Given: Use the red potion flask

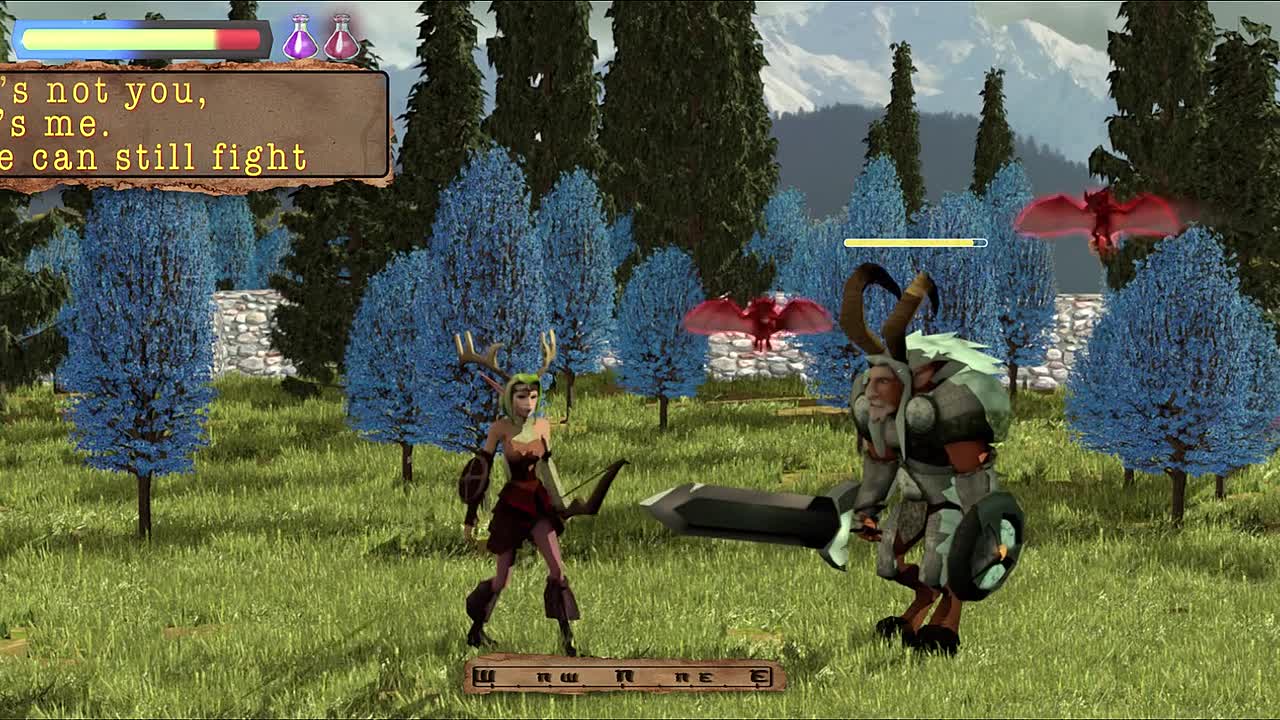Looking at the screenshot, I should point(342,40).
